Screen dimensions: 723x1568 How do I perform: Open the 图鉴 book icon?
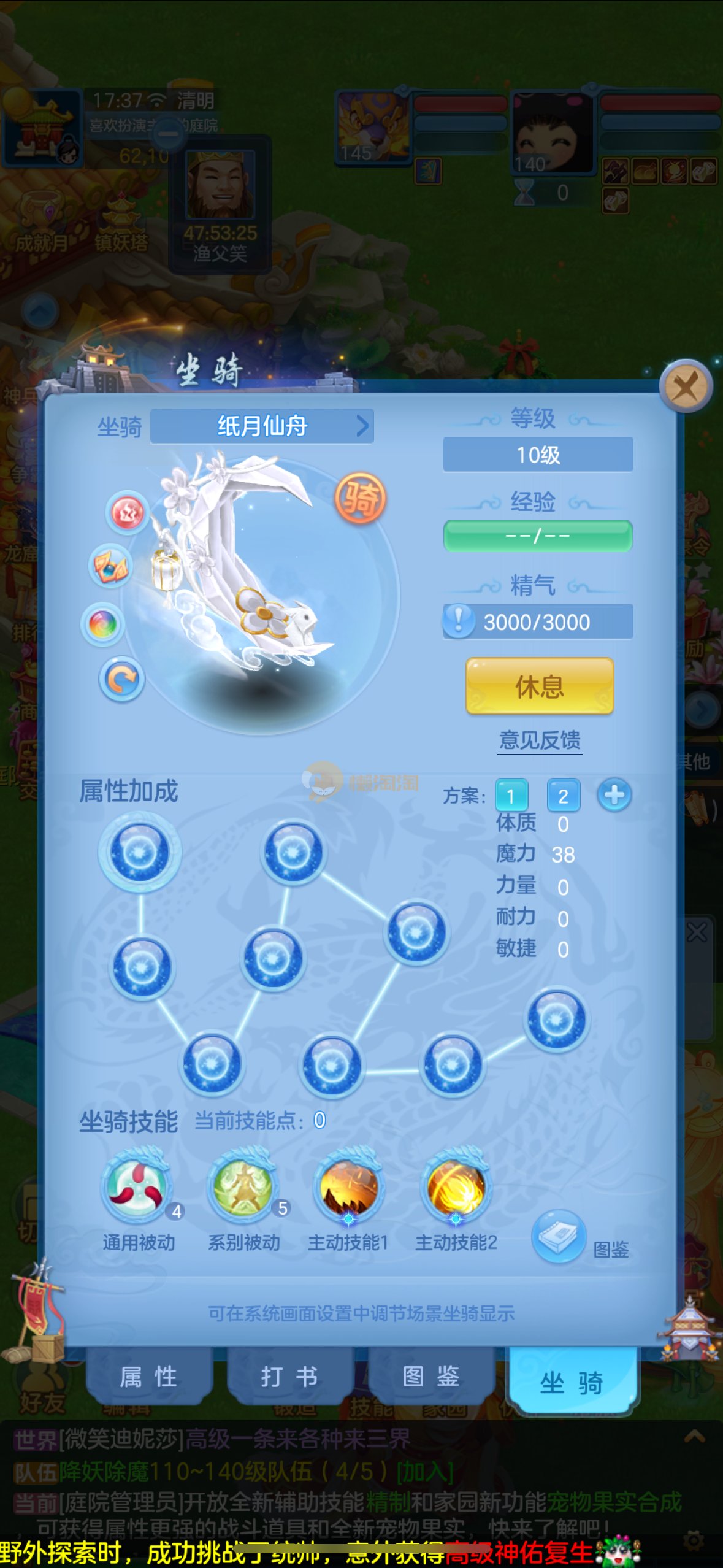pyautogui.click(x=559, y=1235)
